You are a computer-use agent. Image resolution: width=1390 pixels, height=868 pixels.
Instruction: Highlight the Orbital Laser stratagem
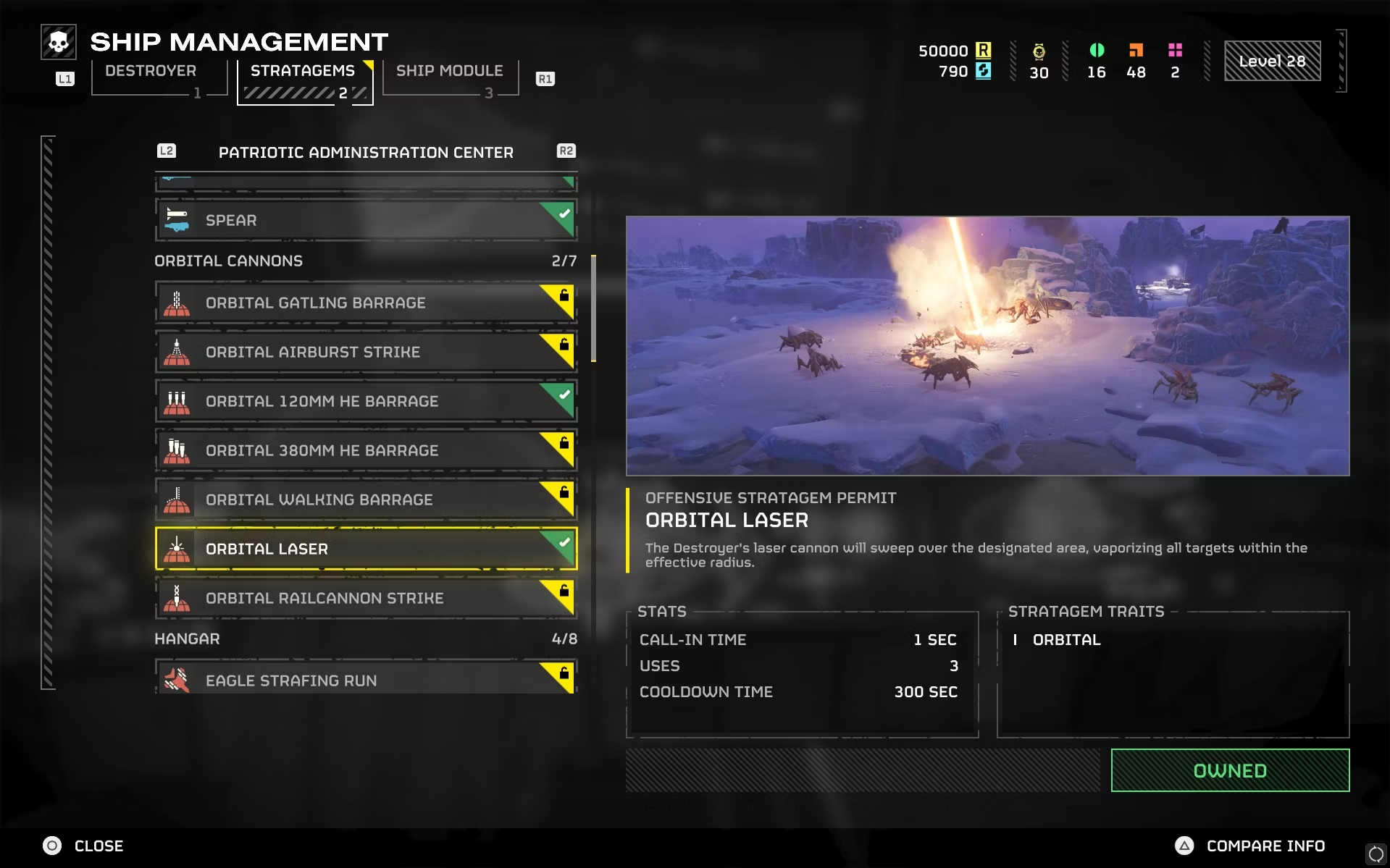click(x=365, y=549)
